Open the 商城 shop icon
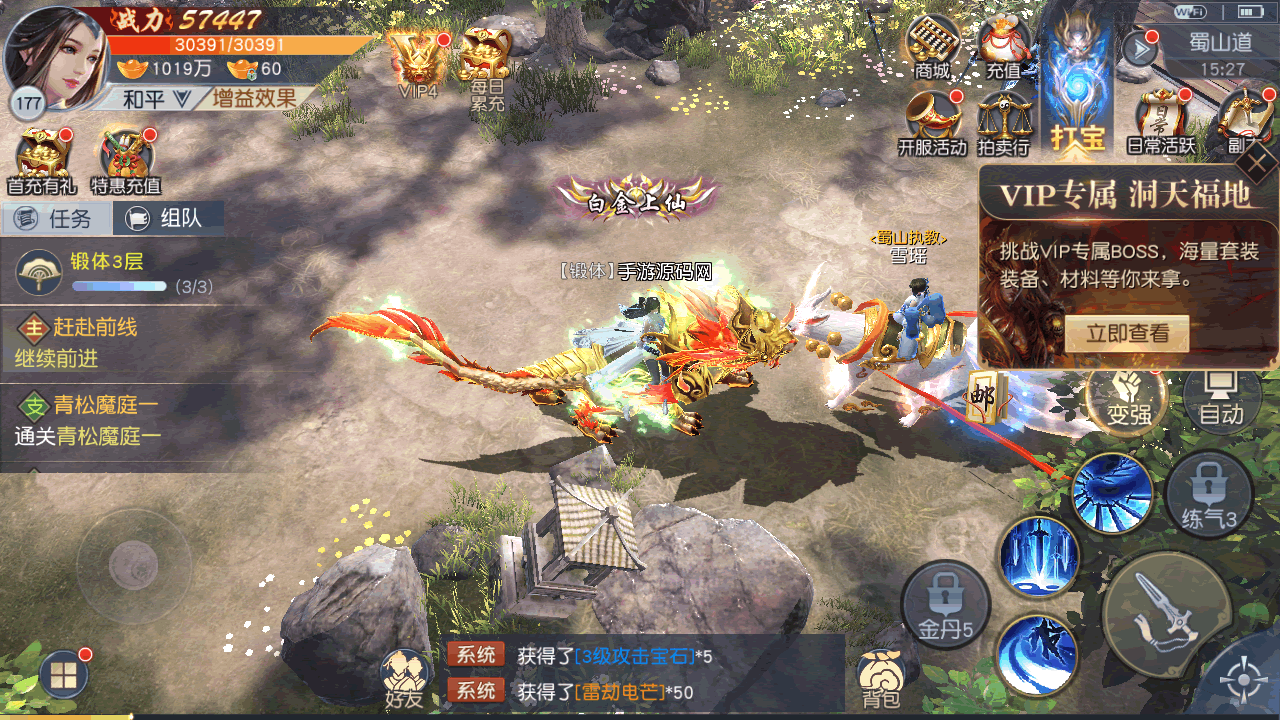The image size is (1280, 720). click(x=931, y=48)
